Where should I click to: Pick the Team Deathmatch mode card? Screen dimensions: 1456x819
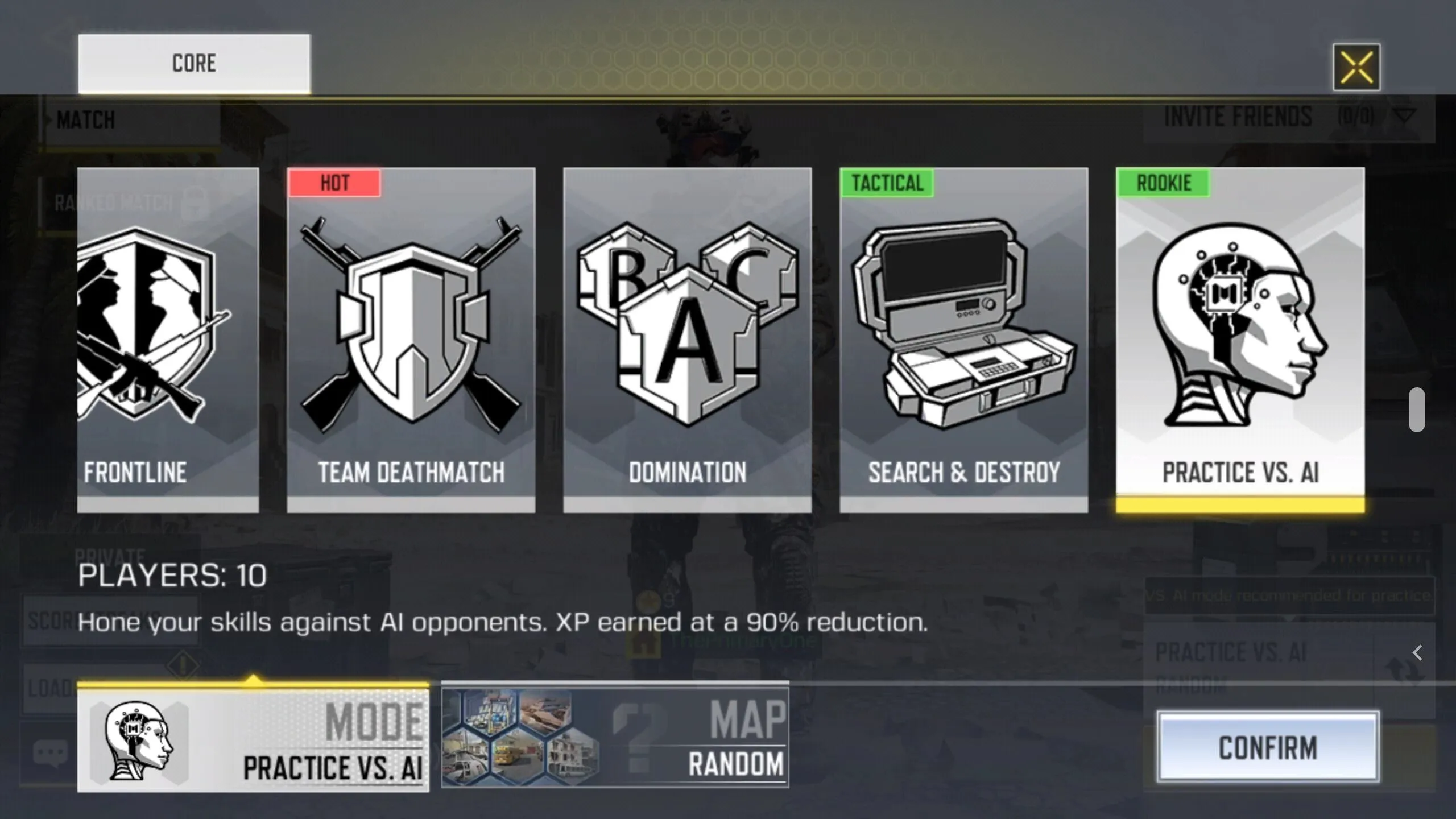(x=411, y=340)
